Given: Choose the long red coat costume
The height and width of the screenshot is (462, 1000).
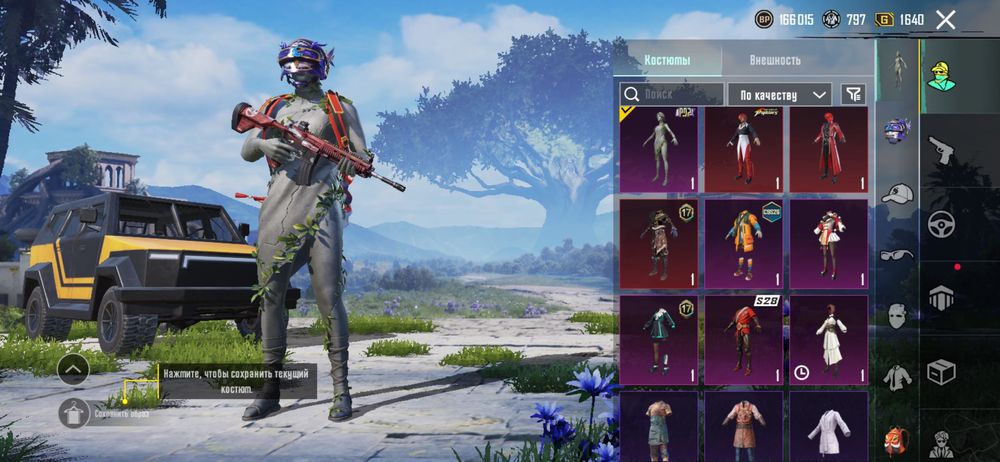Looking at the screenshot, I should [828, 149].
